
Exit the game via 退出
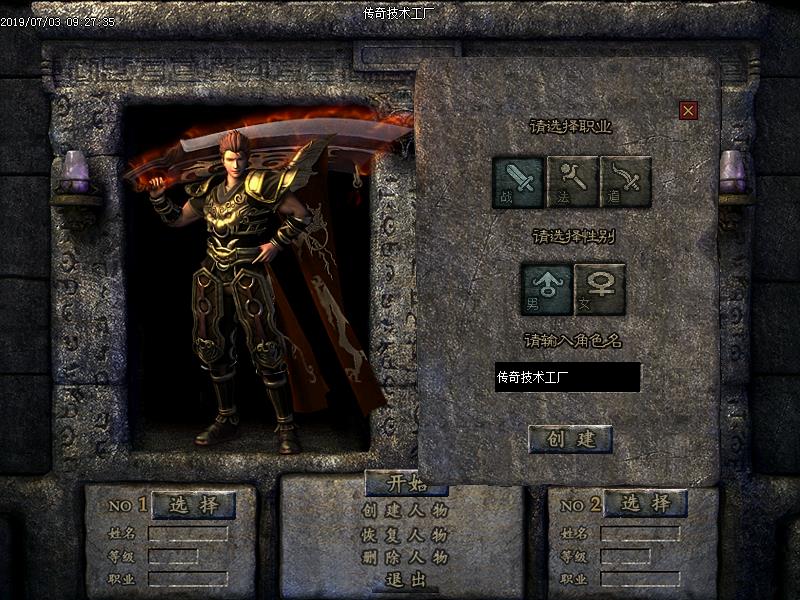pos(404,580)
